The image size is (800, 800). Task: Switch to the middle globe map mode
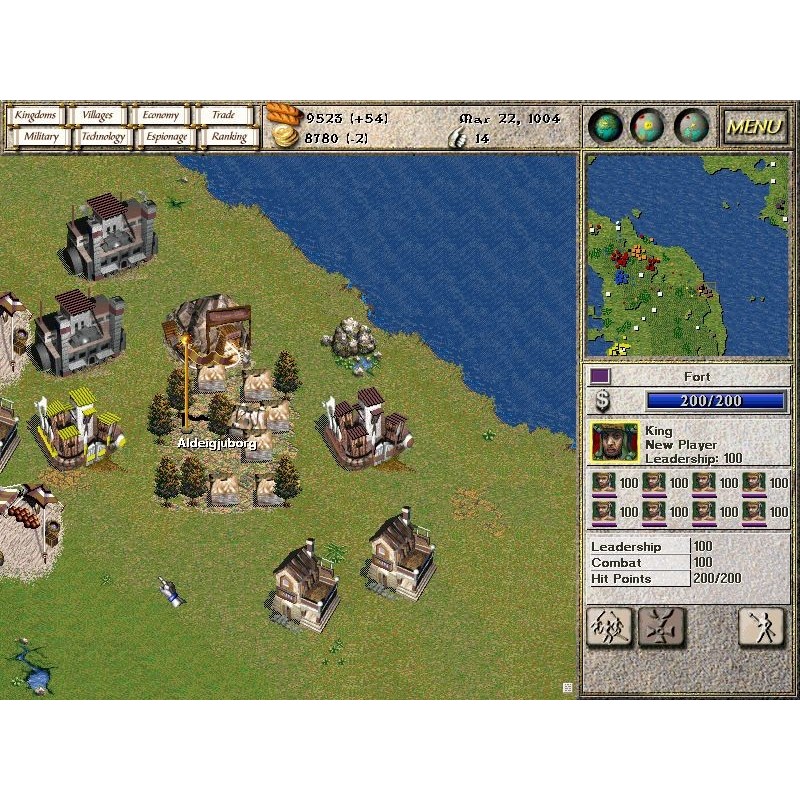pos(648,126)
